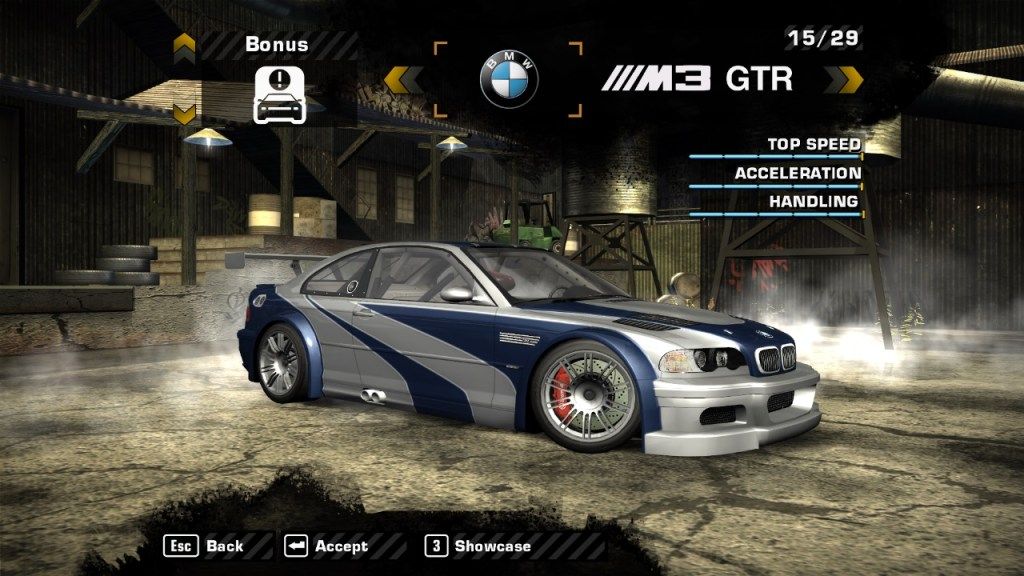This screenshot has height=576, width=1024.
Task: Select the BMW manufacturer logo
Action: click(x=509, y=80)
